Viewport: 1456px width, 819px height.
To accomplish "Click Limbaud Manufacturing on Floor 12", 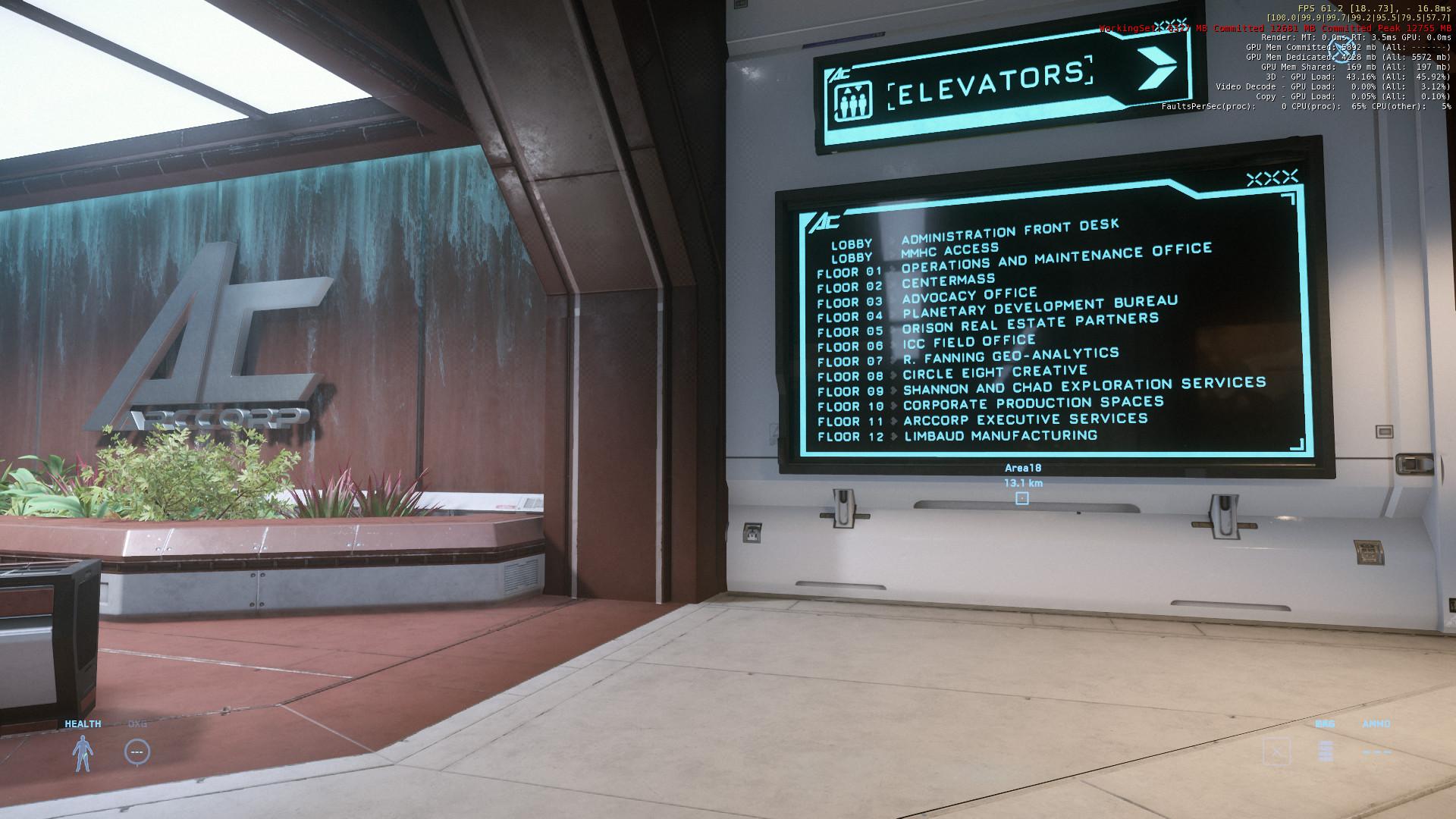I will point(999,437).
